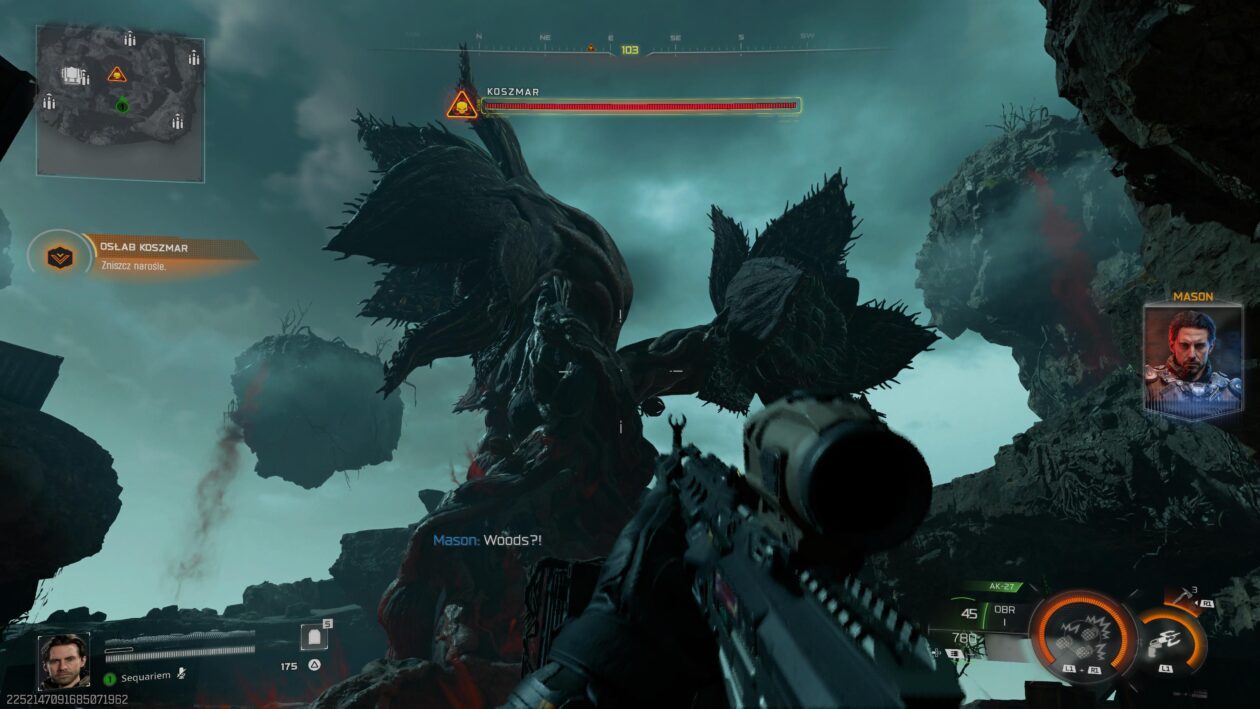Screen dimensions: 1260x709
Task: Open the minimap
Action: (120, 104)
